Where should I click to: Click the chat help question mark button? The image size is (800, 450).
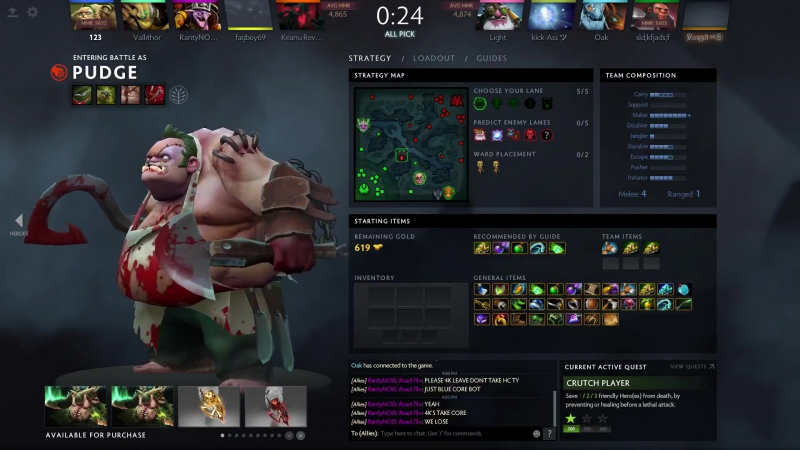pos(549,434)
